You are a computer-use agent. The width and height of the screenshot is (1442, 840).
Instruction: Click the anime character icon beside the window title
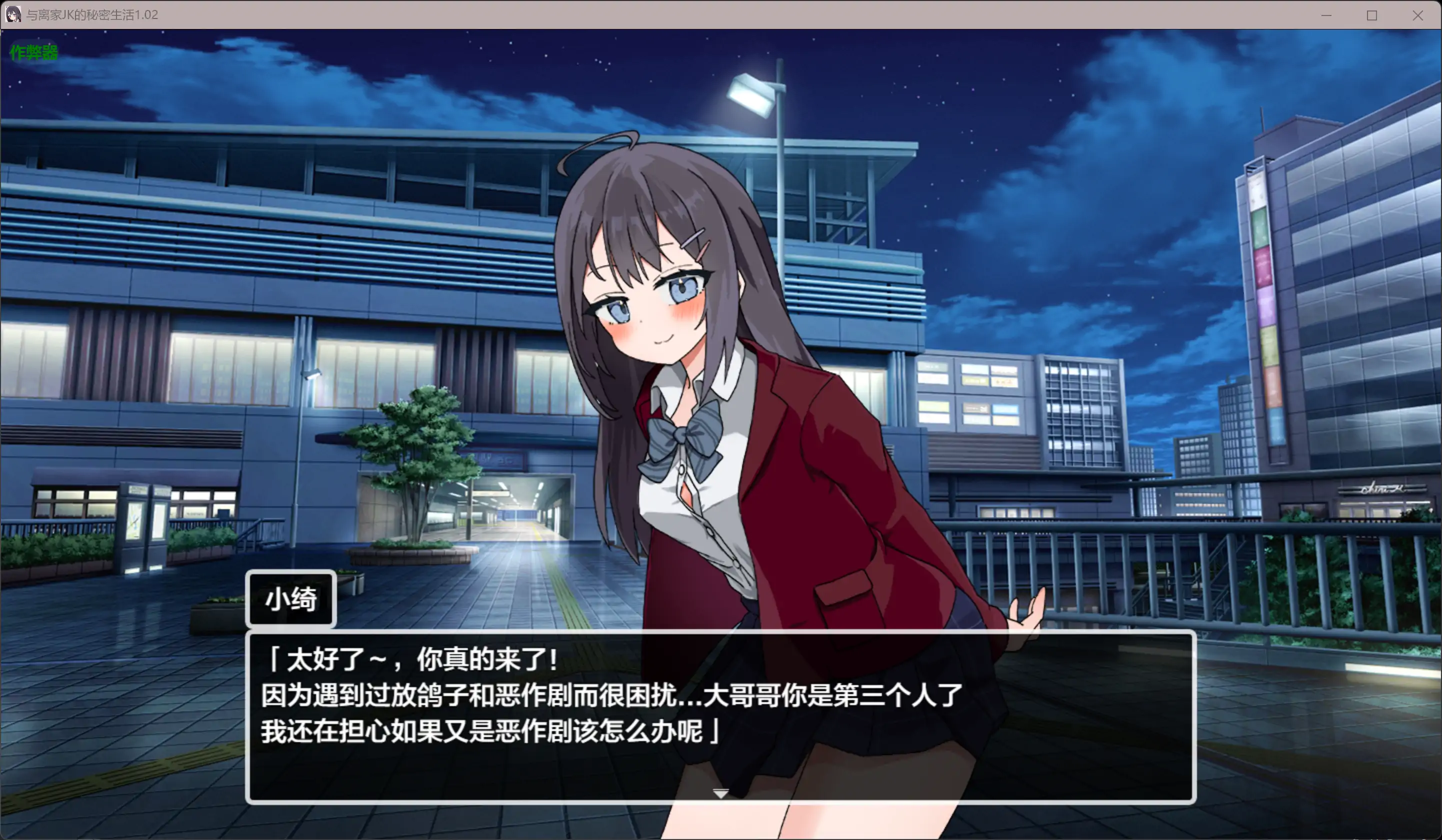[x=12, y=15]
